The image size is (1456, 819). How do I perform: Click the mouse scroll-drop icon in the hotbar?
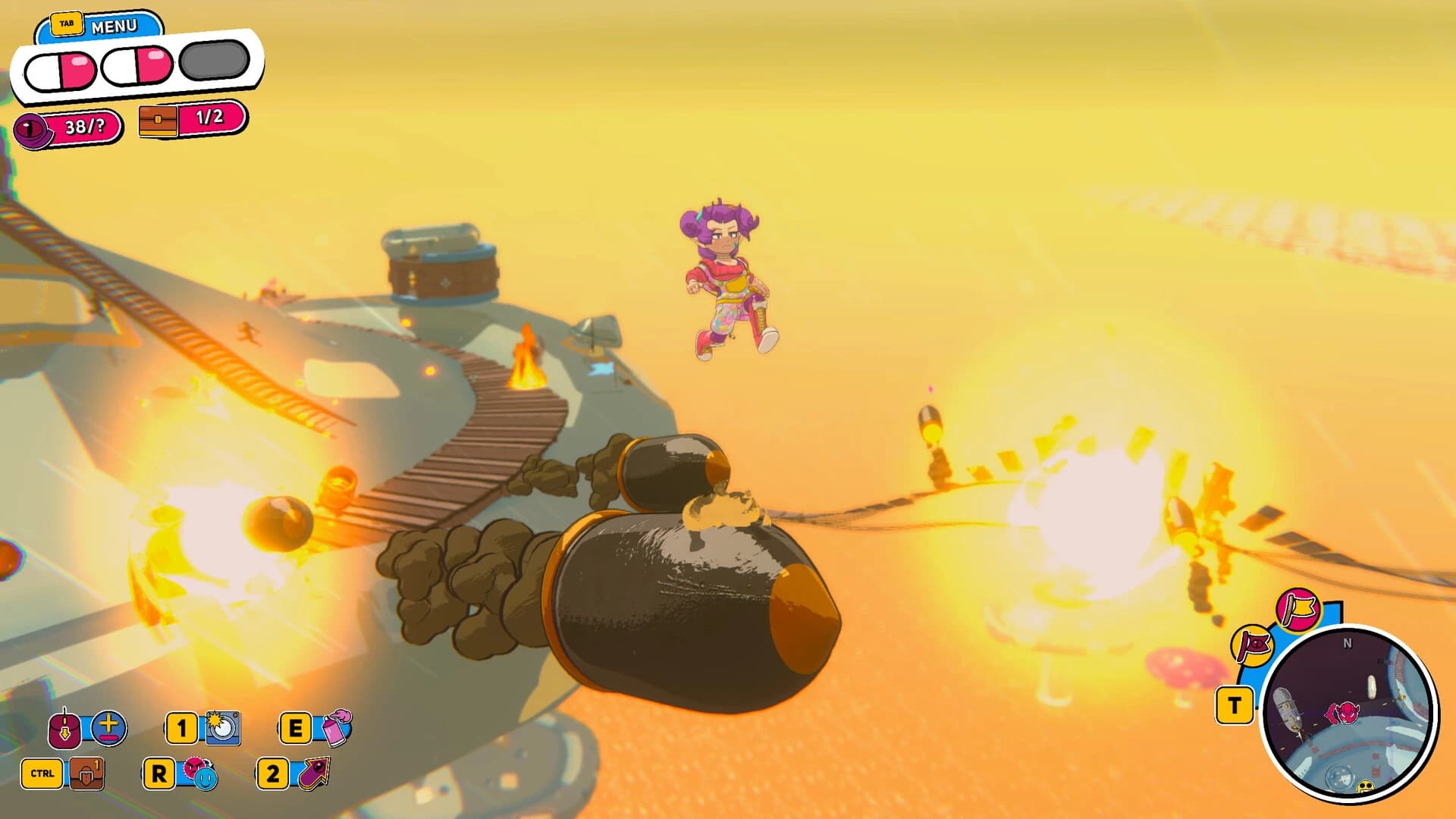coord(65,727)
